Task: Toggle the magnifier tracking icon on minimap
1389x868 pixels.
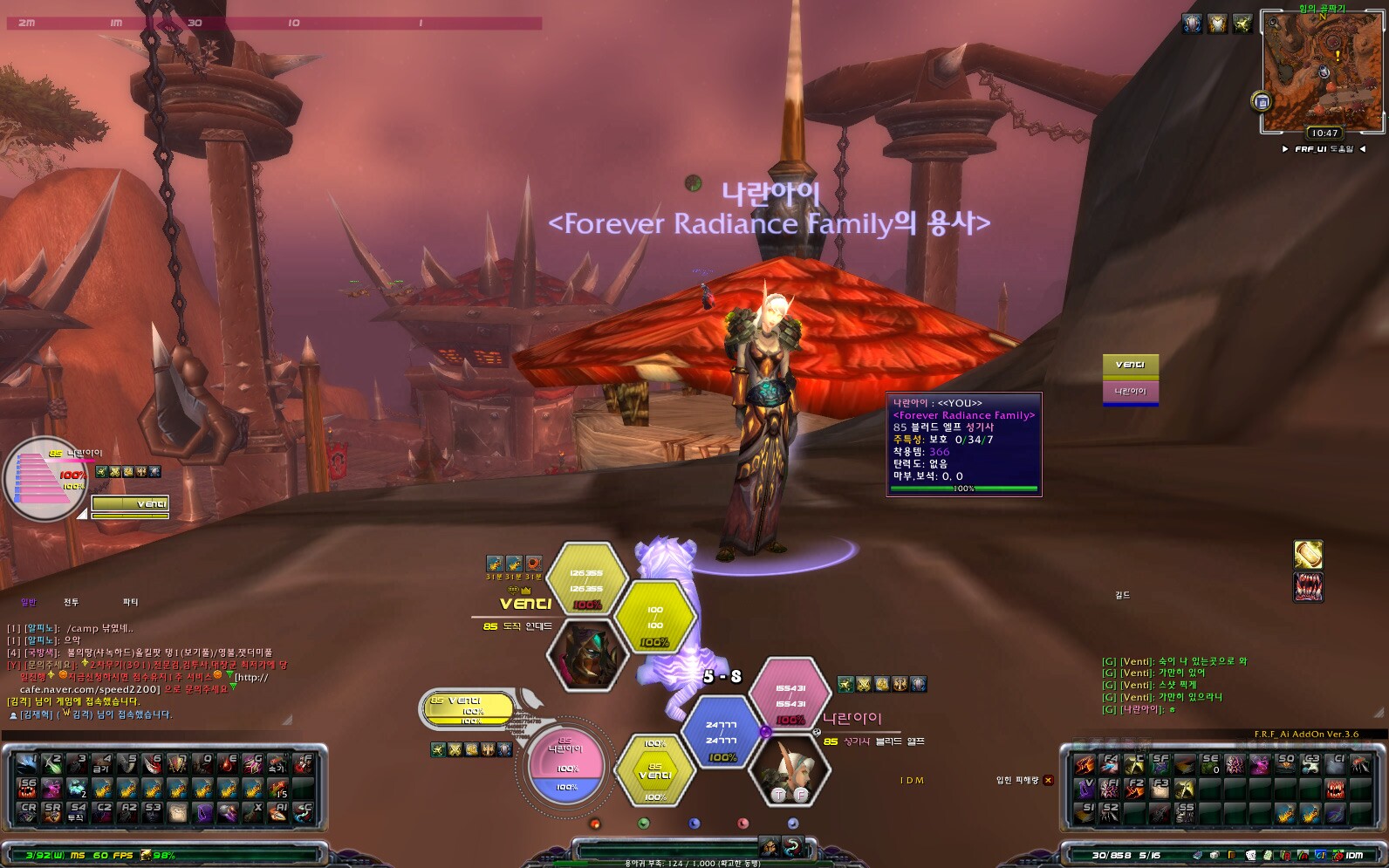Action: point(1275,23)
